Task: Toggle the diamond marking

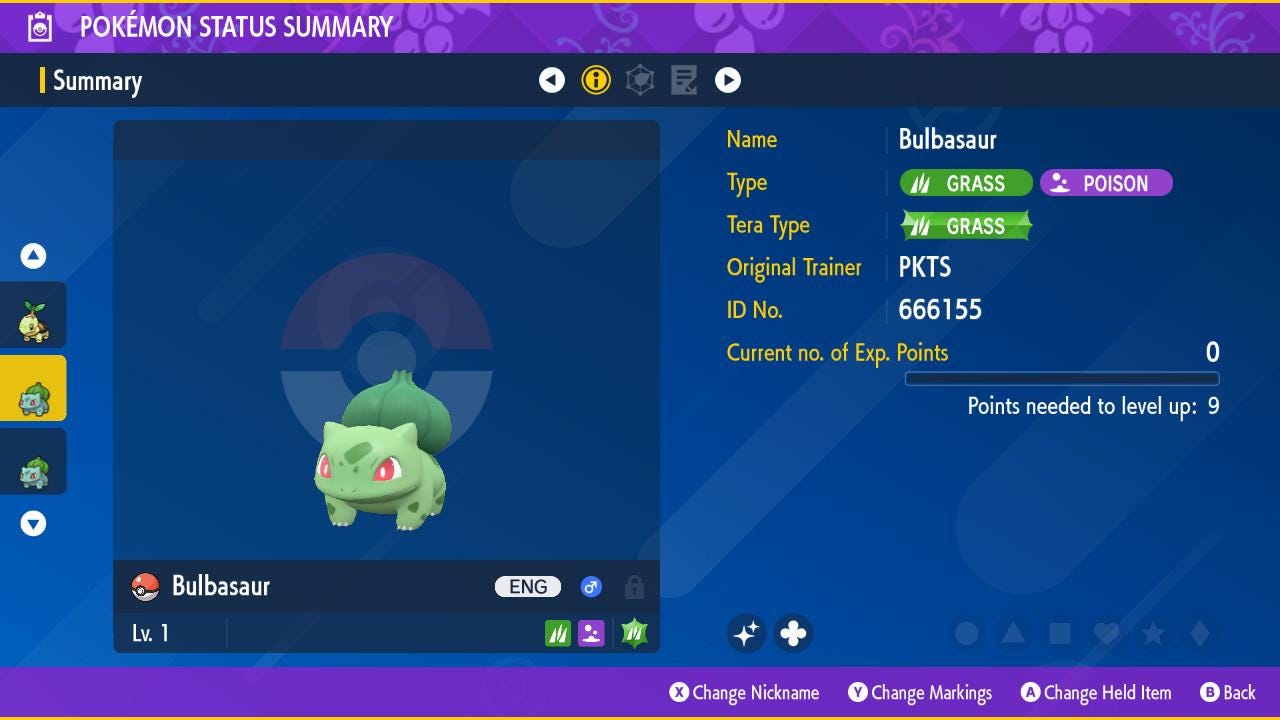Action: point(1200,633)
